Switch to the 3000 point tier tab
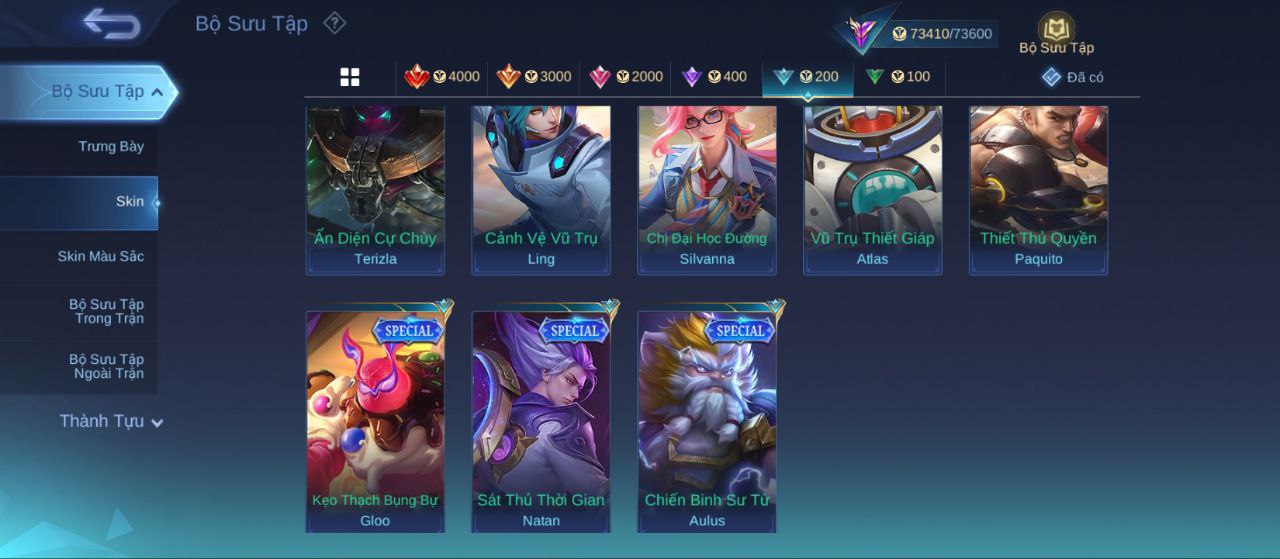 [534, 77]
